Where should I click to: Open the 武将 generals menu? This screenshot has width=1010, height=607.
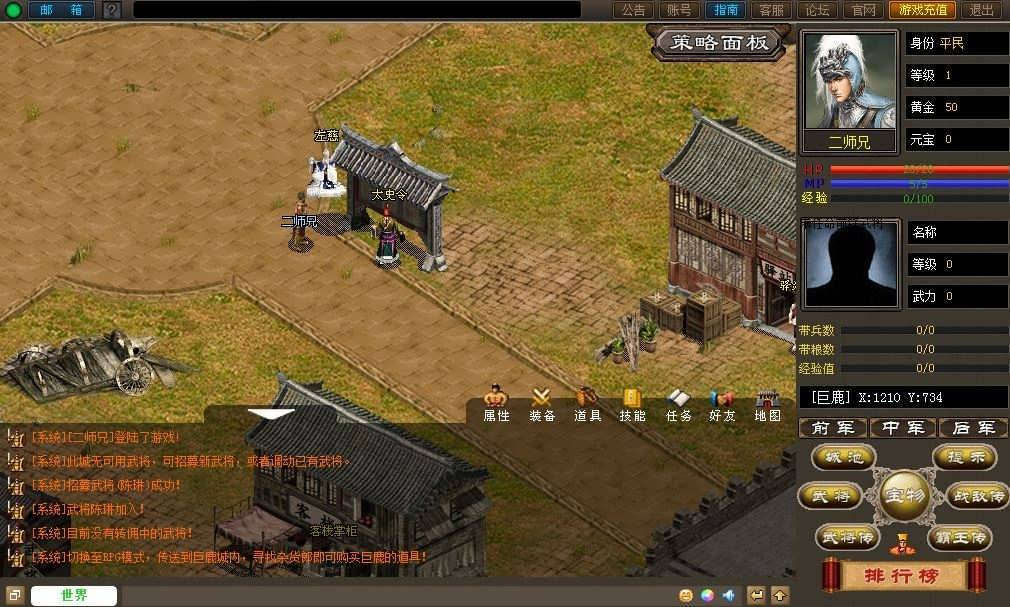pyautogui.click(x=829, y=496)
